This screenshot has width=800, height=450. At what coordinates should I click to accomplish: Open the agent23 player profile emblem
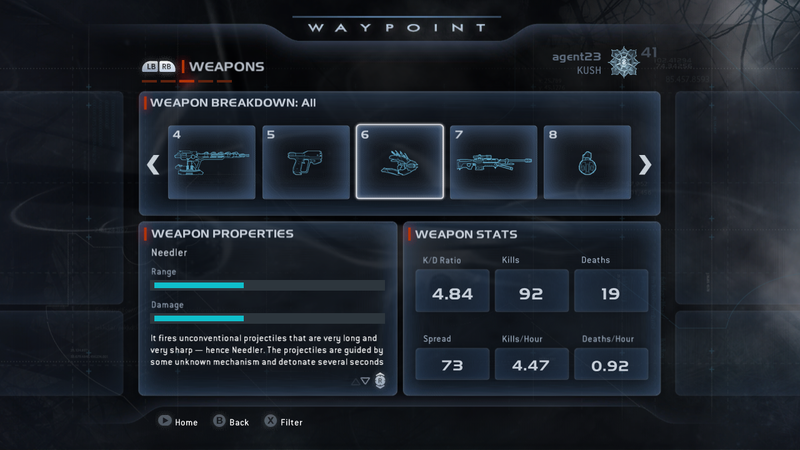pyautogui.click(x=621, y=62)
